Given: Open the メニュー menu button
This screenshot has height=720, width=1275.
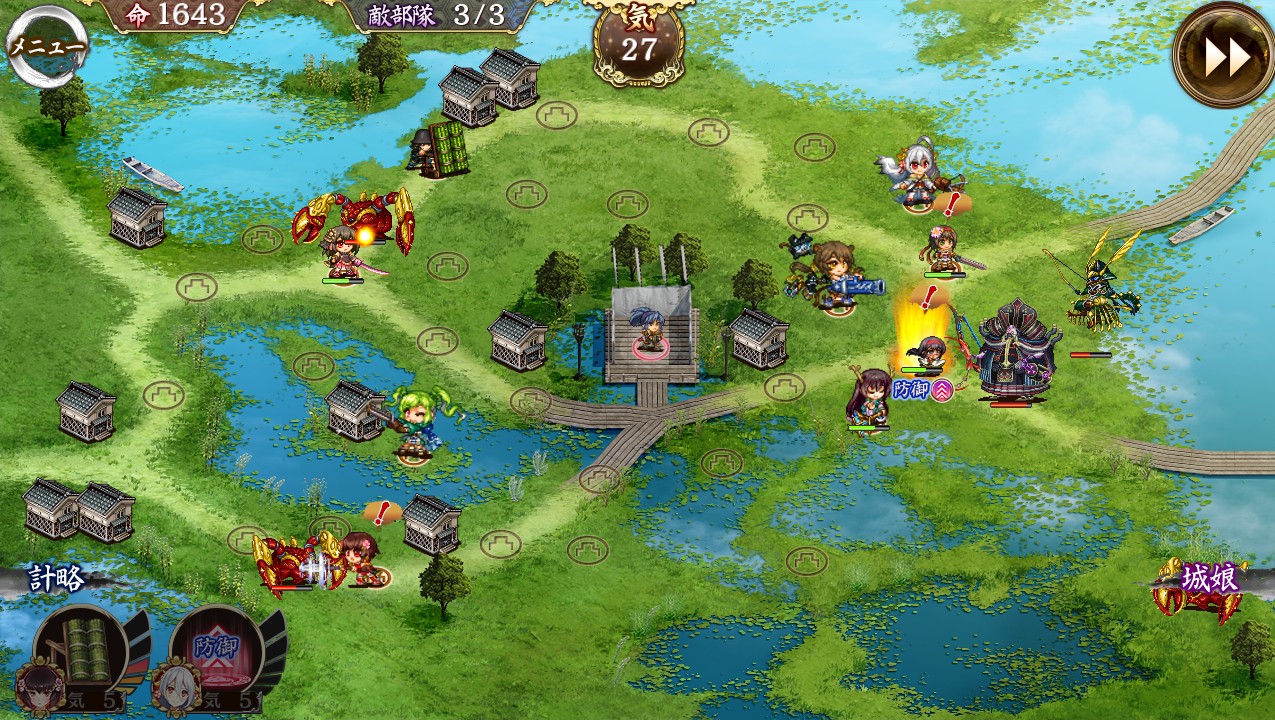Looking at the screenshot, I should click(46, 46).
